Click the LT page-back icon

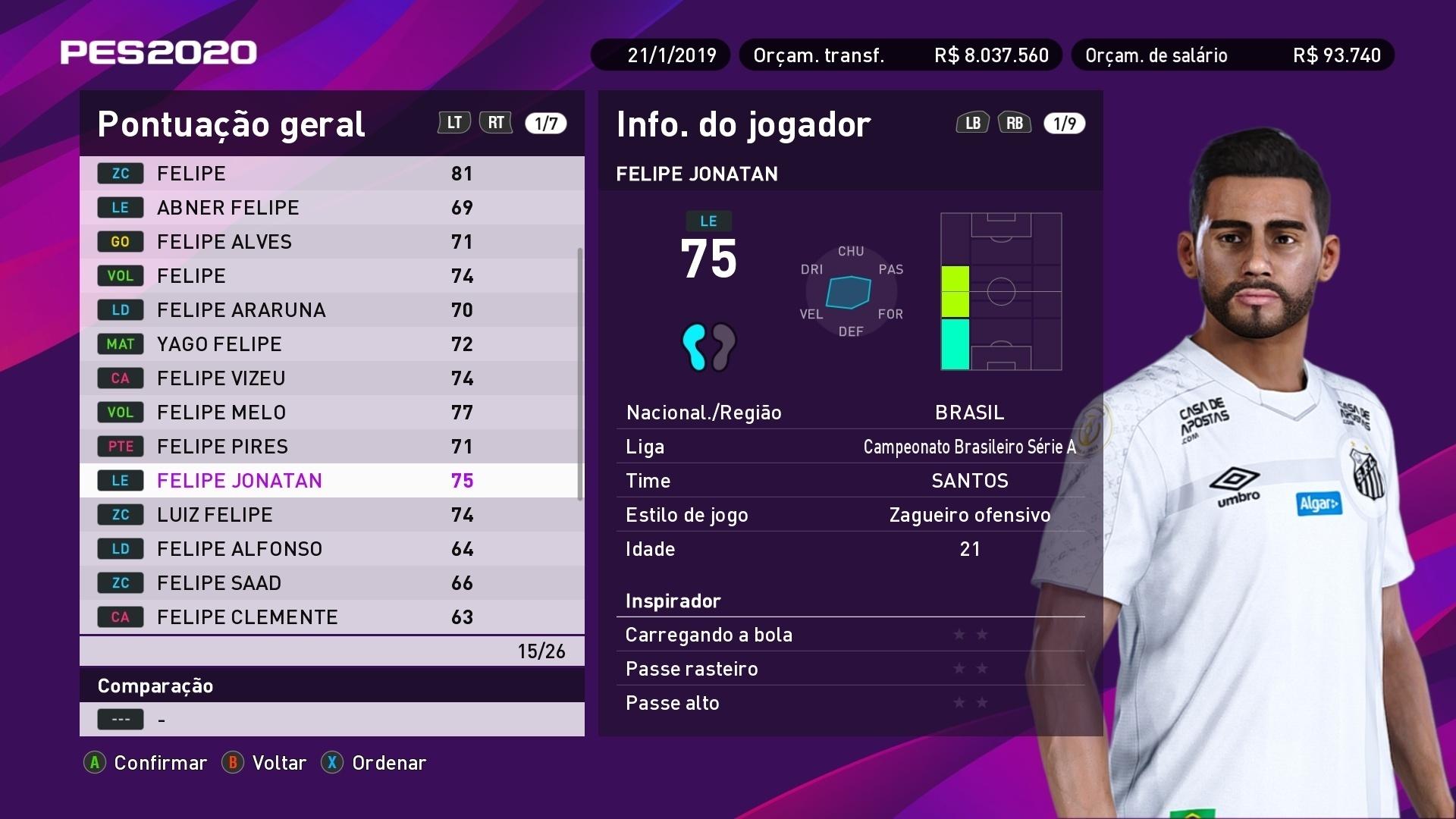453,121
